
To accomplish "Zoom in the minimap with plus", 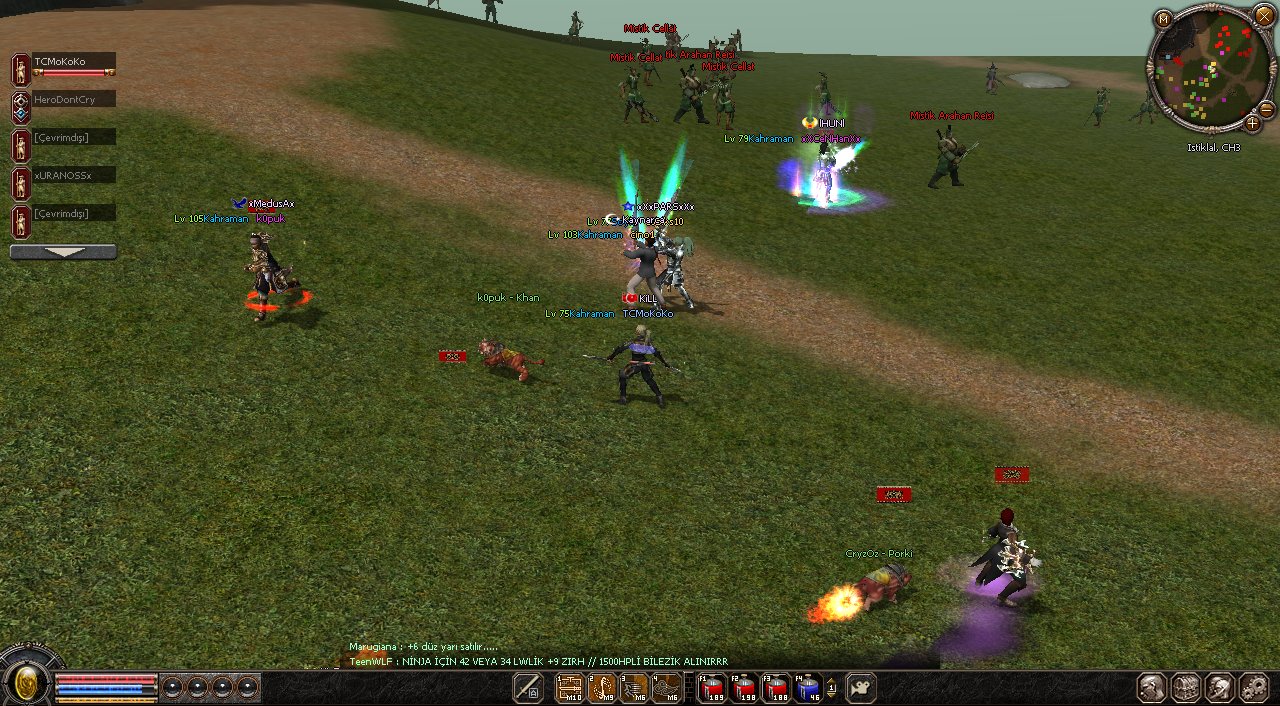I will [x=1252, y=124].
